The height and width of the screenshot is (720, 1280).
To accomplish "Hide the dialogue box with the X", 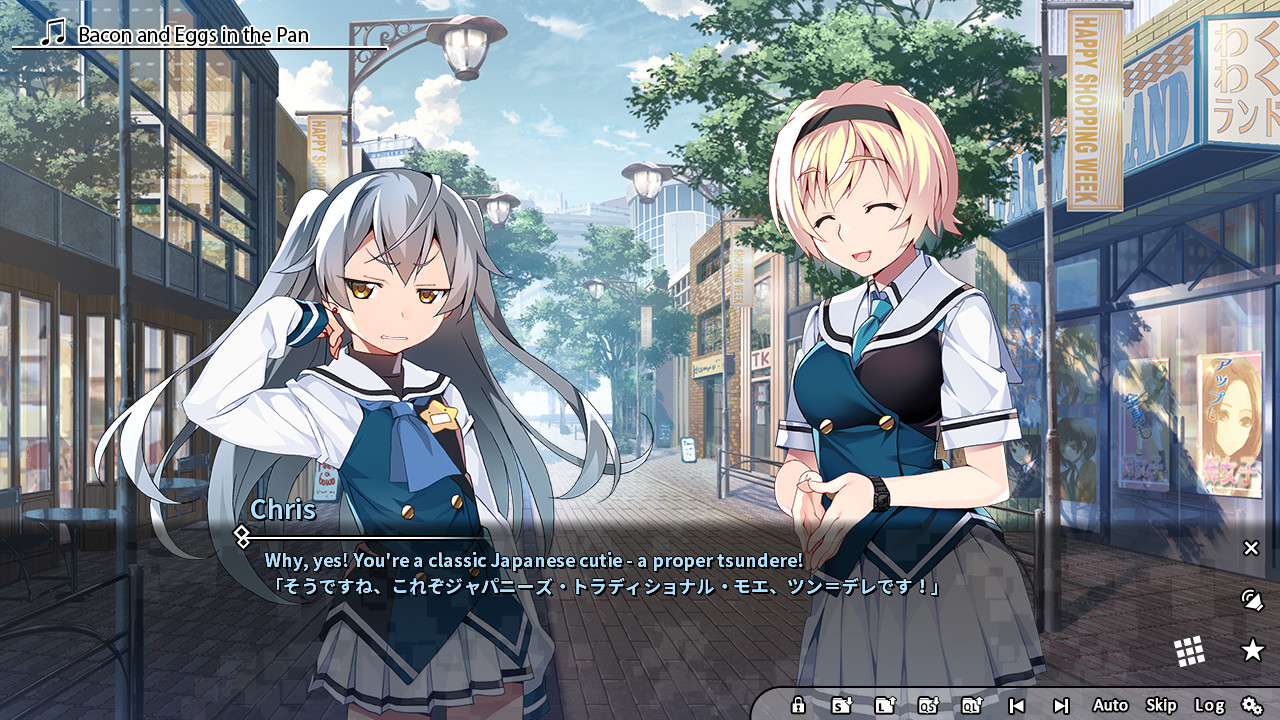I will click(1252, 548).
